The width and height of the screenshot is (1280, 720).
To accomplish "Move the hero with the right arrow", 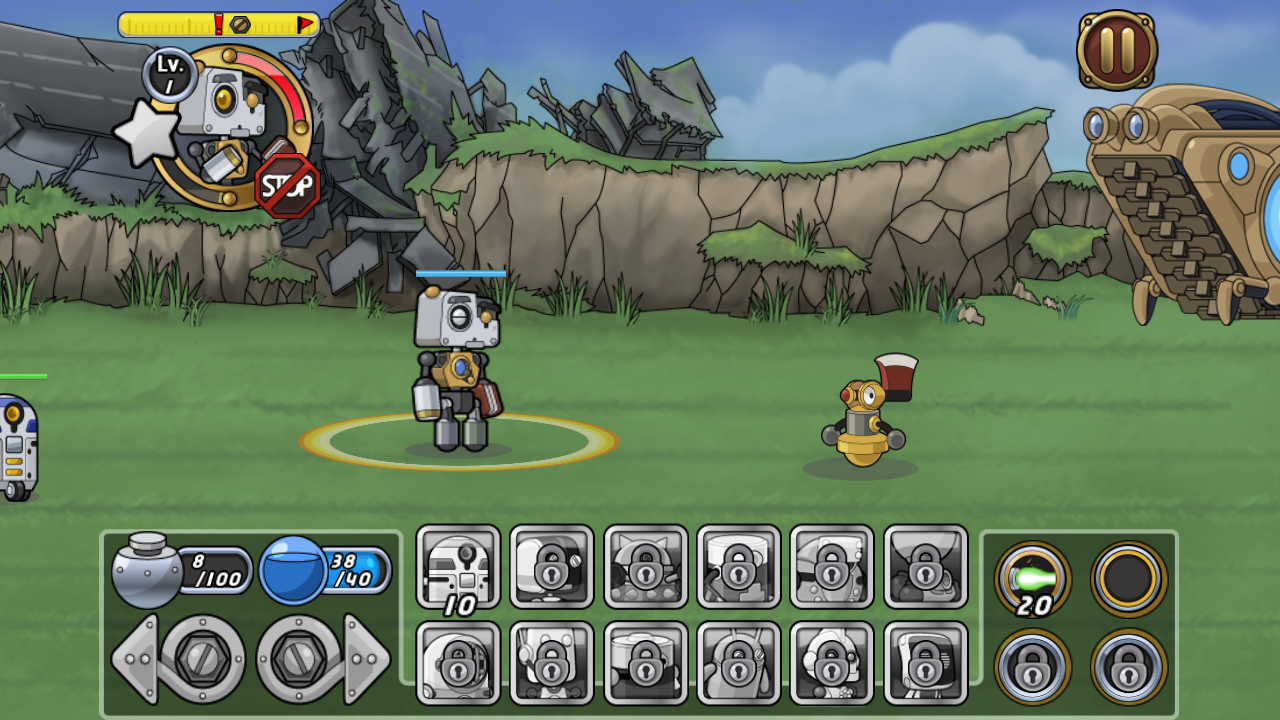I will coord(366,659).
